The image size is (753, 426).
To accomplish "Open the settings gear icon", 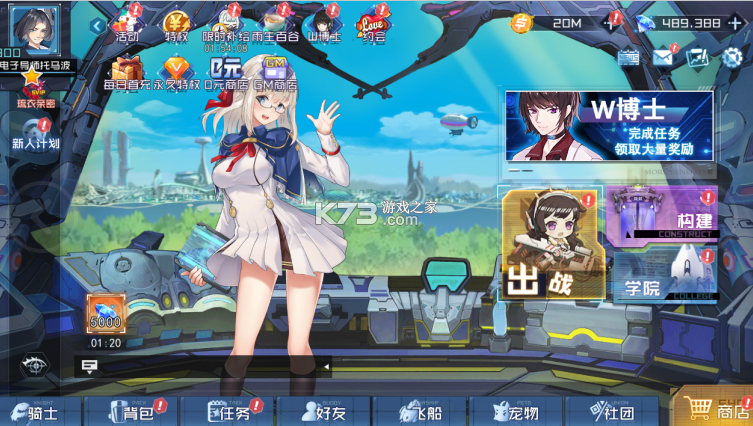I will pyautogui.click(x=732, y=57).
